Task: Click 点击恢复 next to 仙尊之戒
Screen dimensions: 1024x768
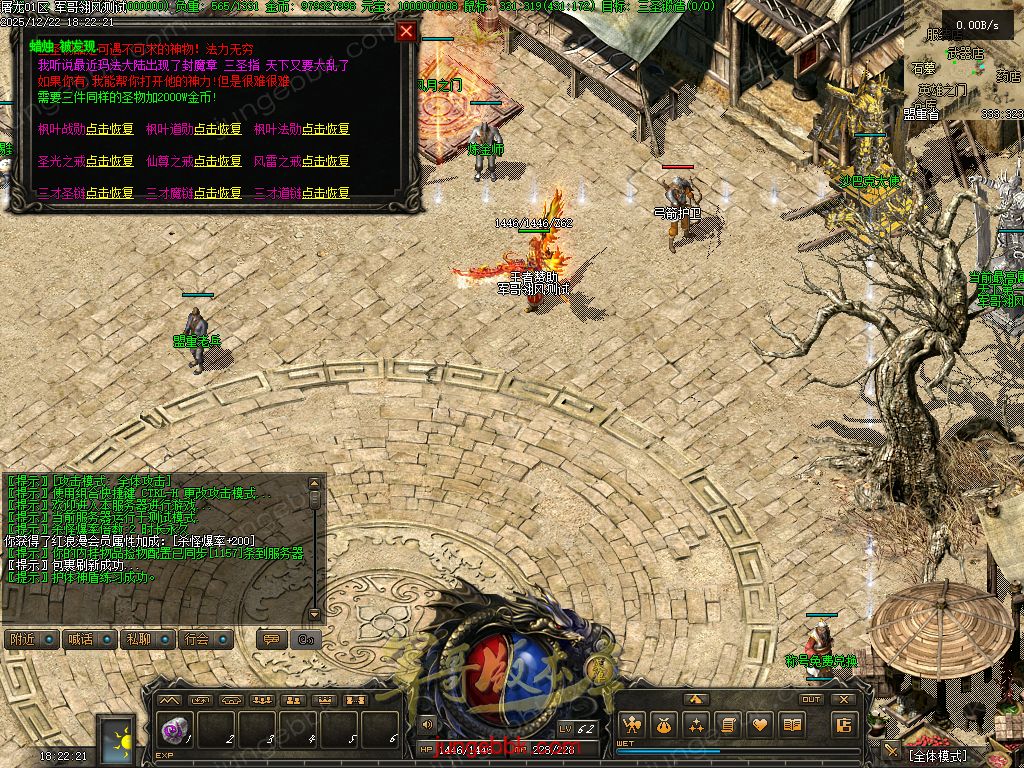Action: click(218, 161)
